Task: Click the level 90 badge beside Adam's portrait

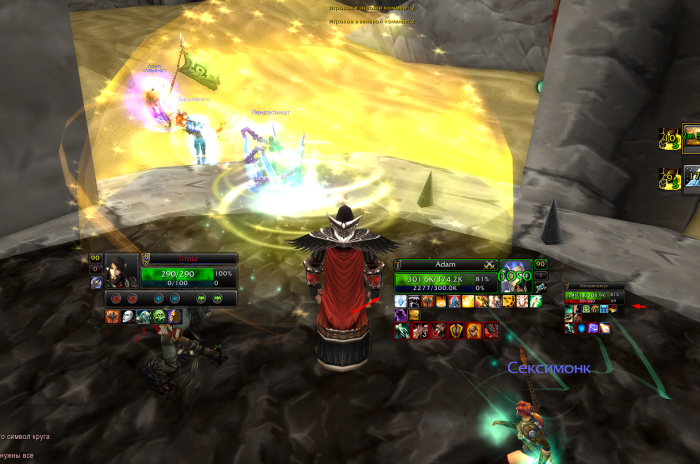Action: [540, 265]
